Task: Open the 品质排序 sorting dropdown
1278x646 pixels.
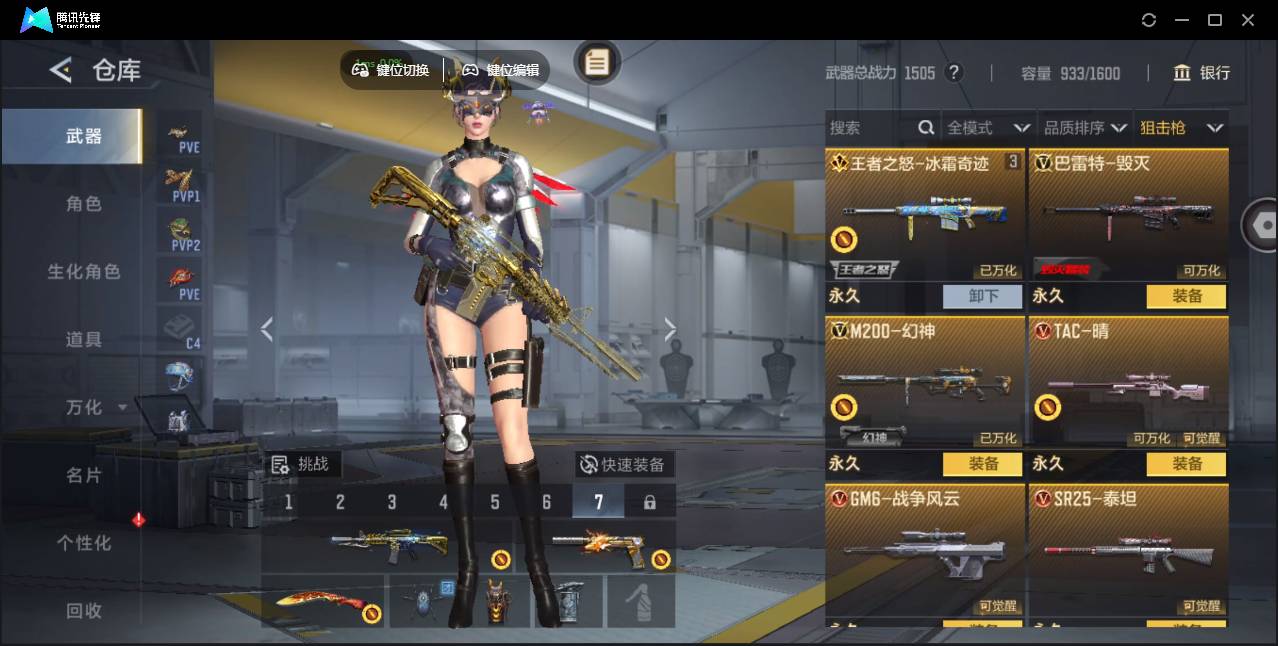Action: pyautogui.click(x=1085, y=128)
